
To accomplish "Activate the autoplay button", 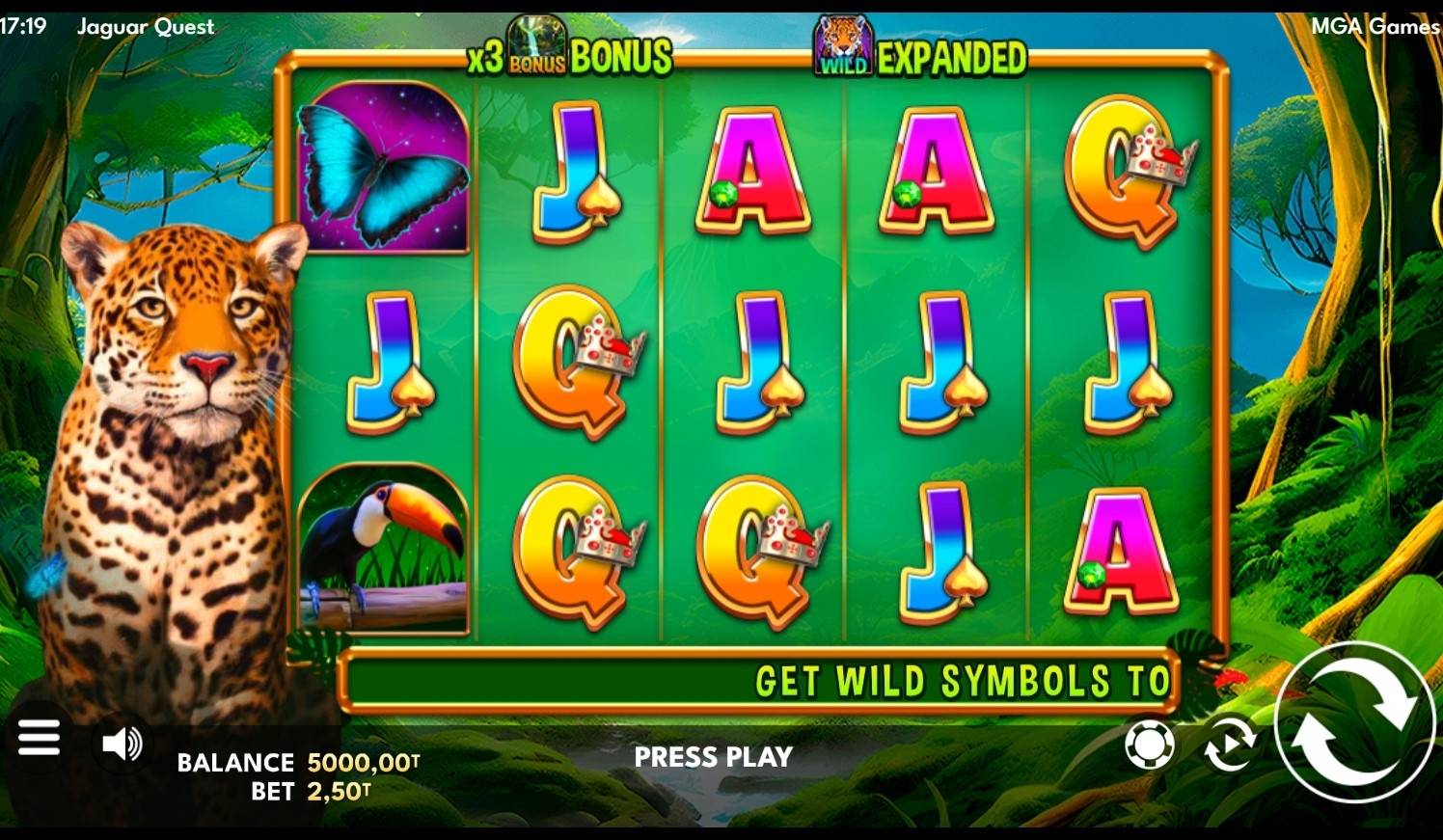I will [1230, 745].
